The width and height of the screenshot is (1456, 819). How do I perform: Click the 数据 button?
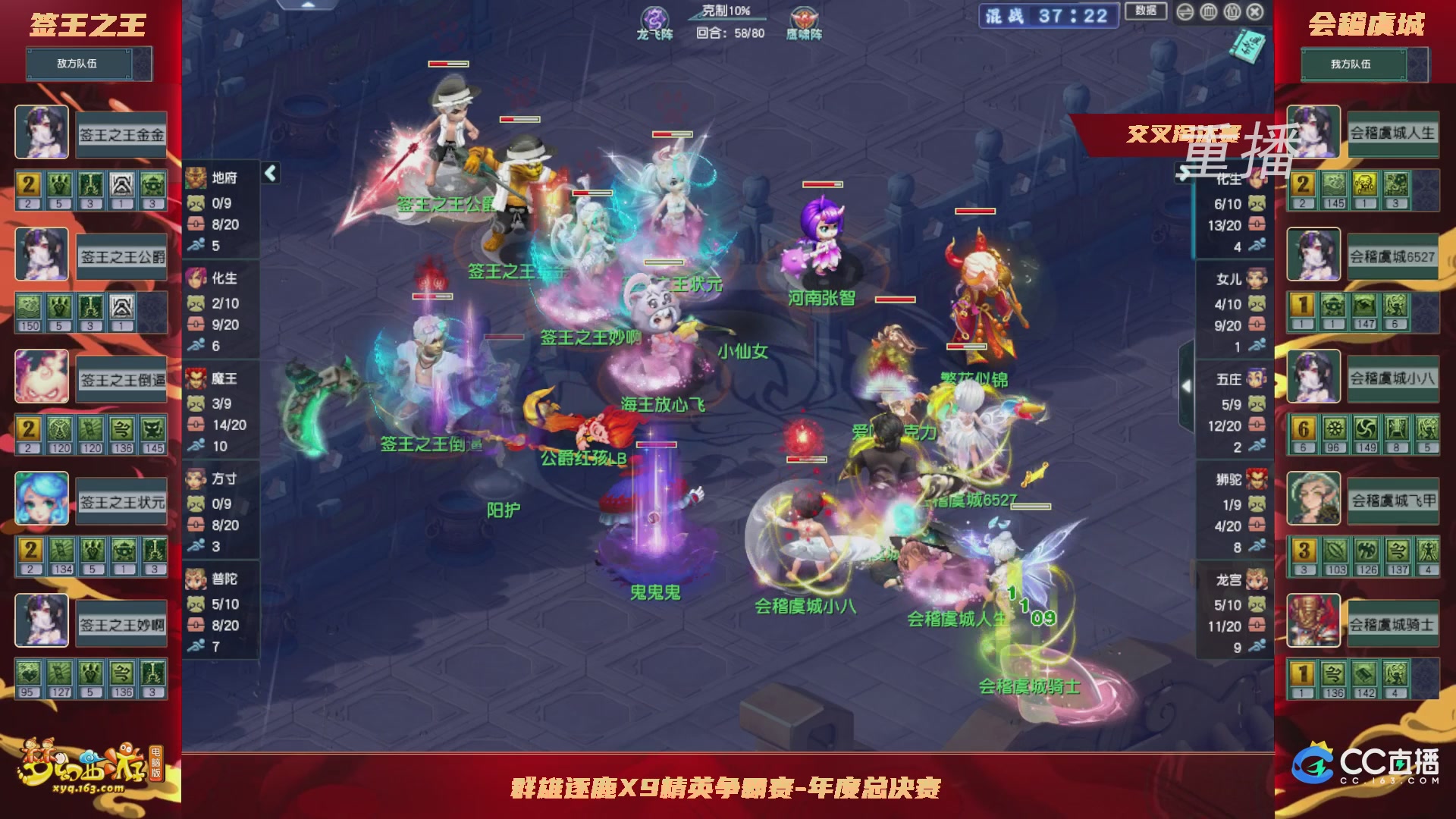pos(1146,12)
